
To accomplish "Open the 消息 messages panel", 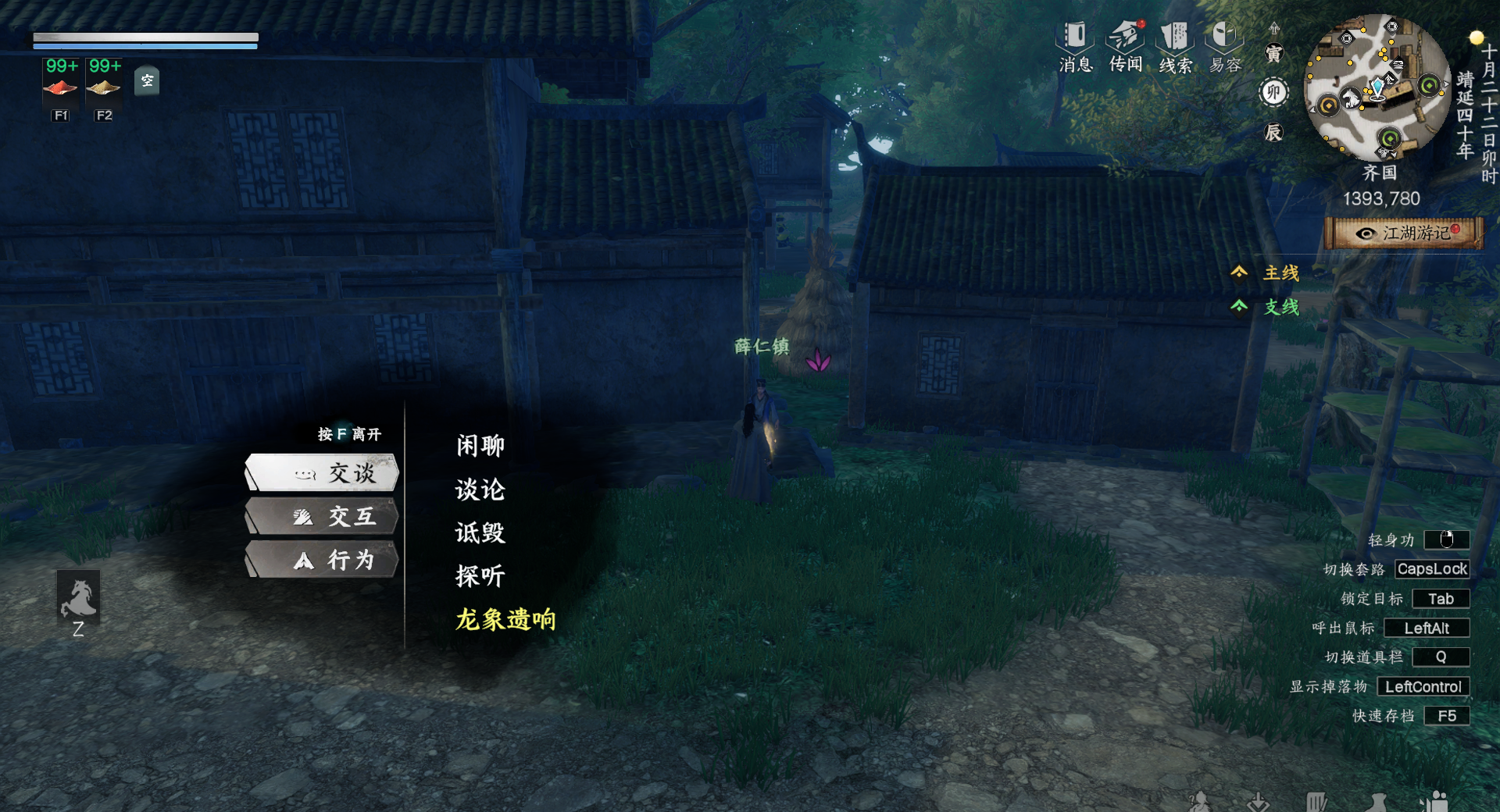I will [x=1075, y=45].
